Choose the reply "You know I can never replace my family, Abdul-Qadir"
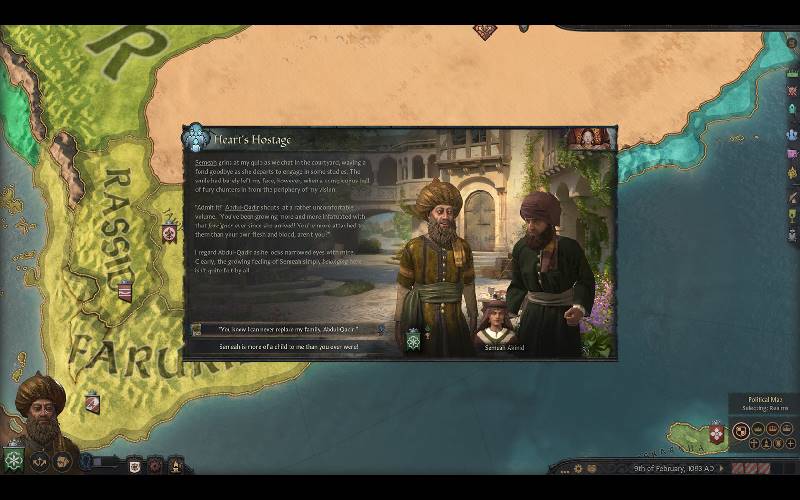 pyautogui.click(x=275, y=329)
